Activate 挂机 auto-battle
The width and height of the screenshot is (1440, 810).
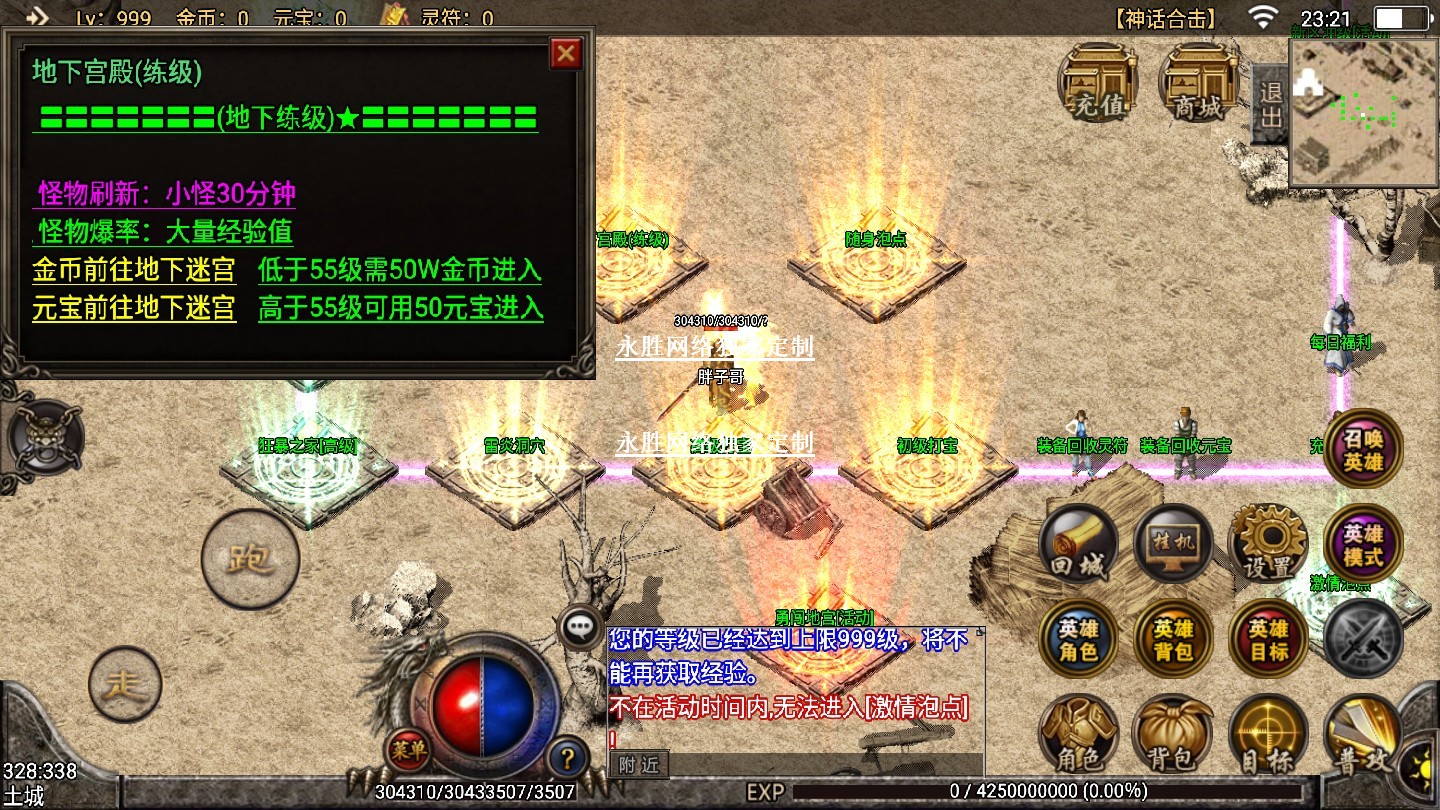coord(1173,544)
